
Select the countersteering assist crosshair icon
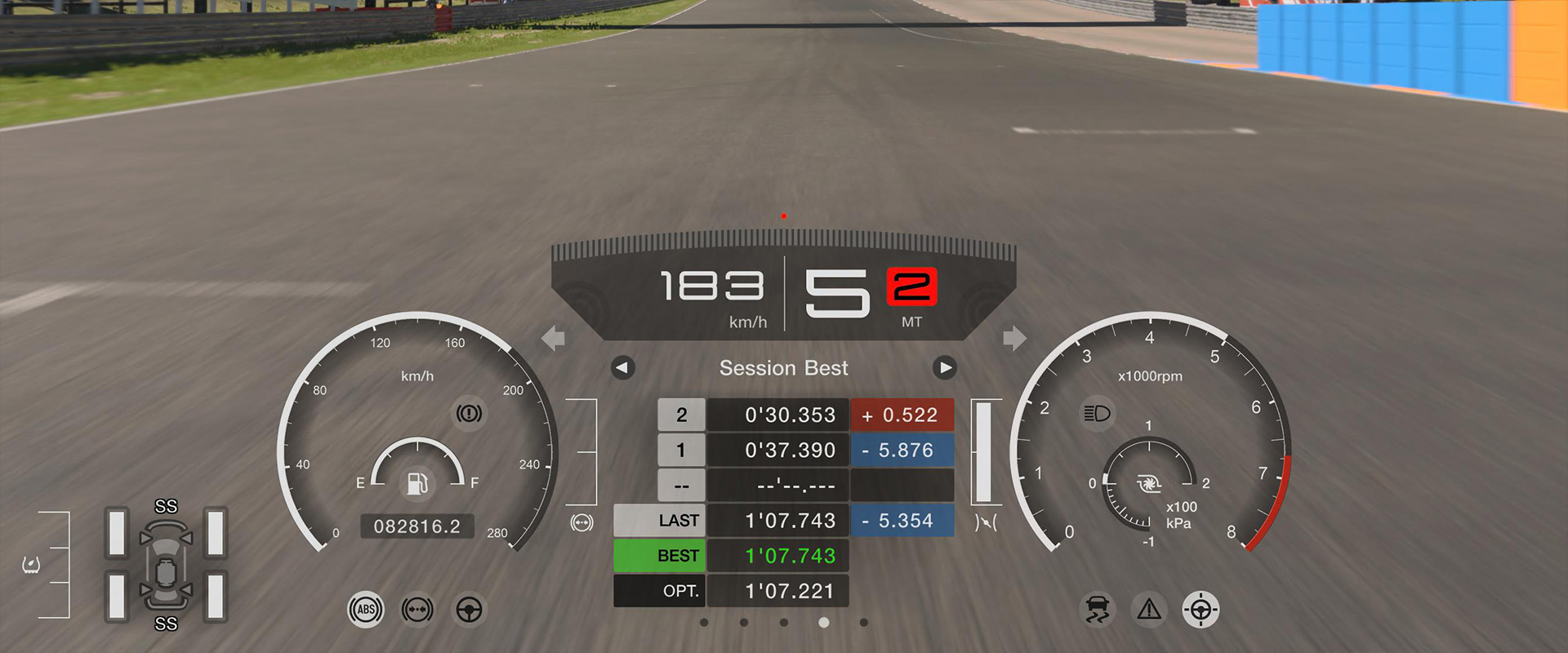[1200, 609]
